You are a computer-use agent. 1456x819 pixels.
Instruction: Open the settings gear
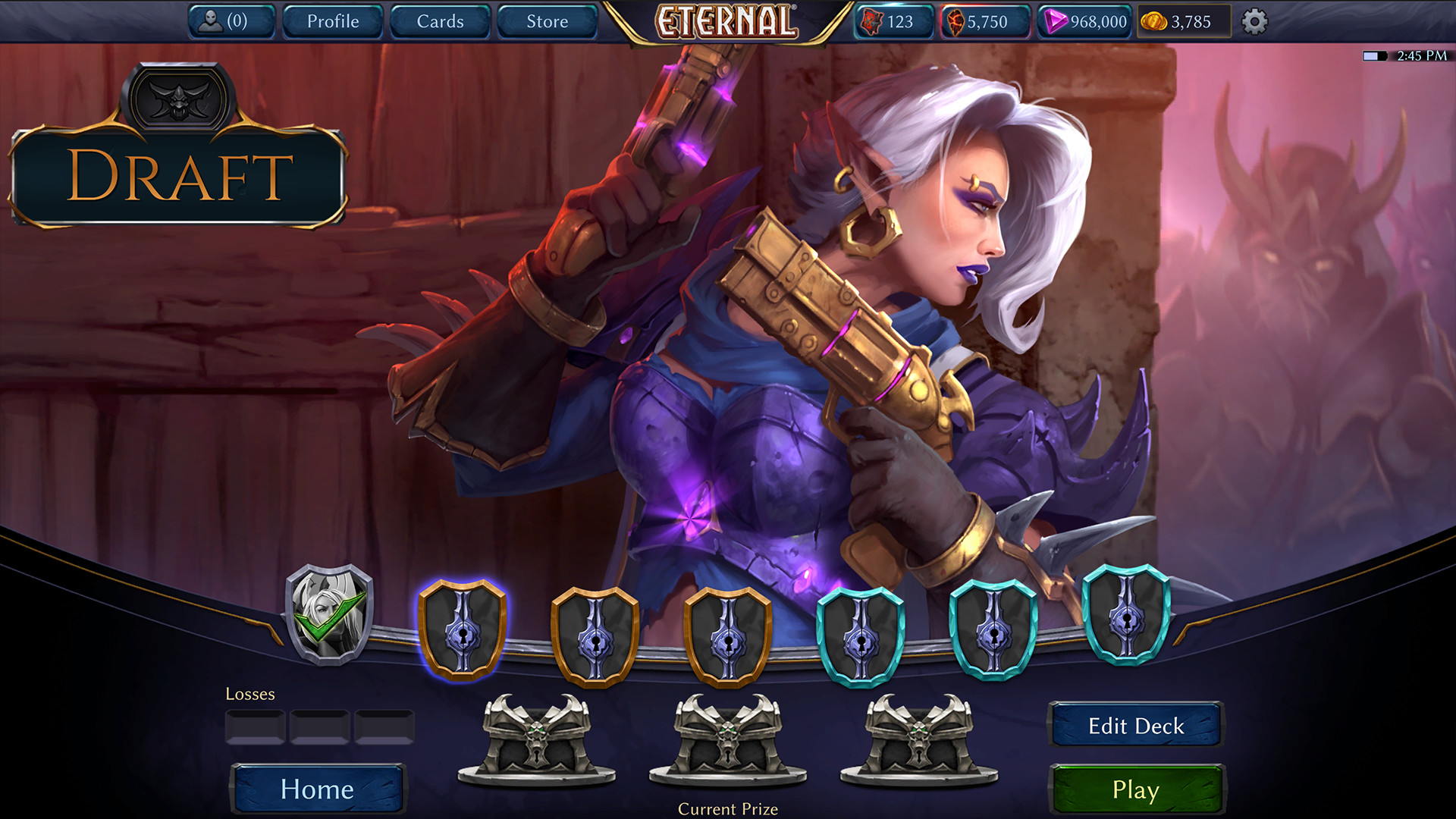tap(1254, 21)
